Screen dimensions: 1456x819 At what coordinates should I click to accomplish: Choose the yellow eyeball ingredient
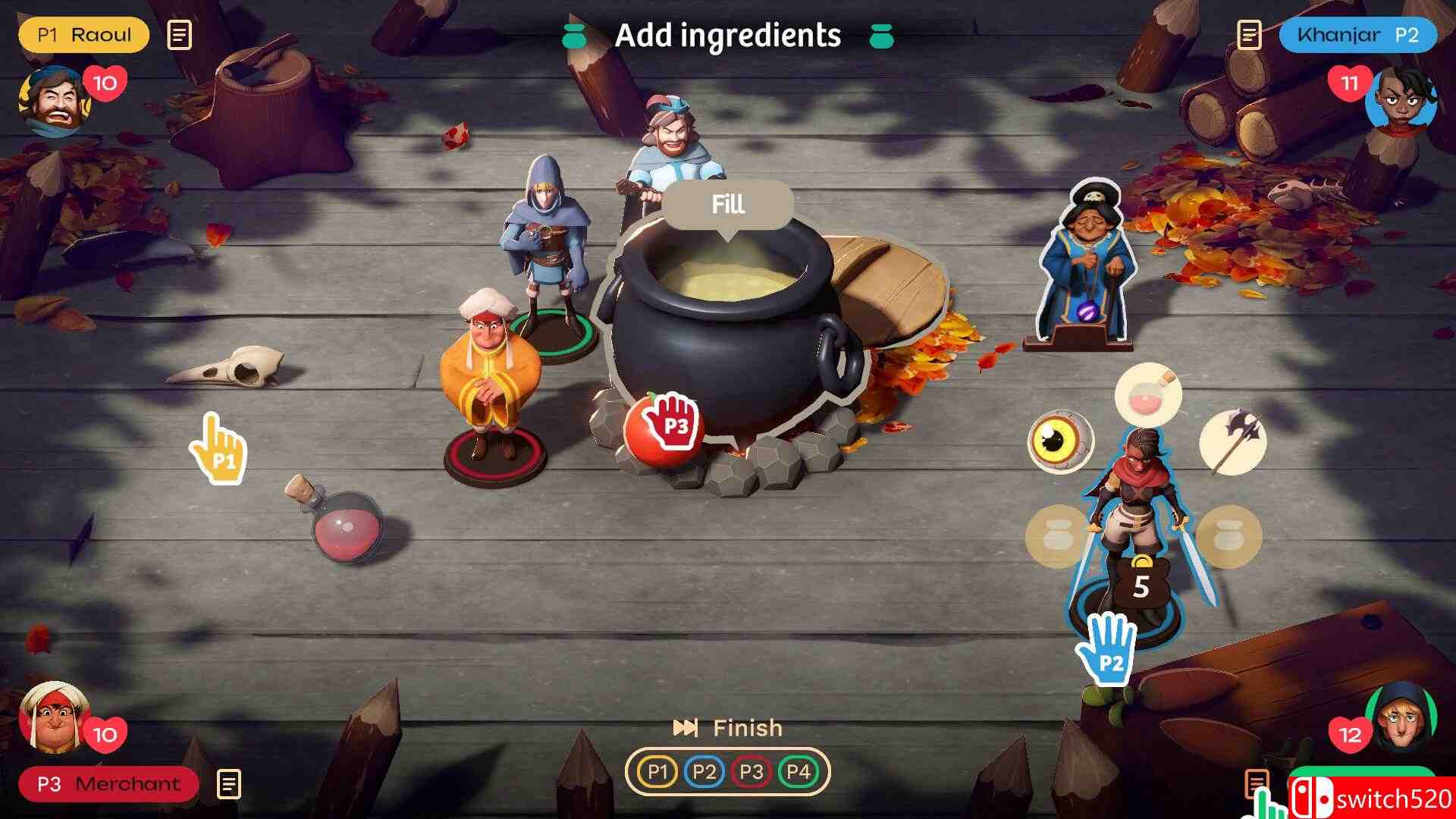coord(1059,440)
